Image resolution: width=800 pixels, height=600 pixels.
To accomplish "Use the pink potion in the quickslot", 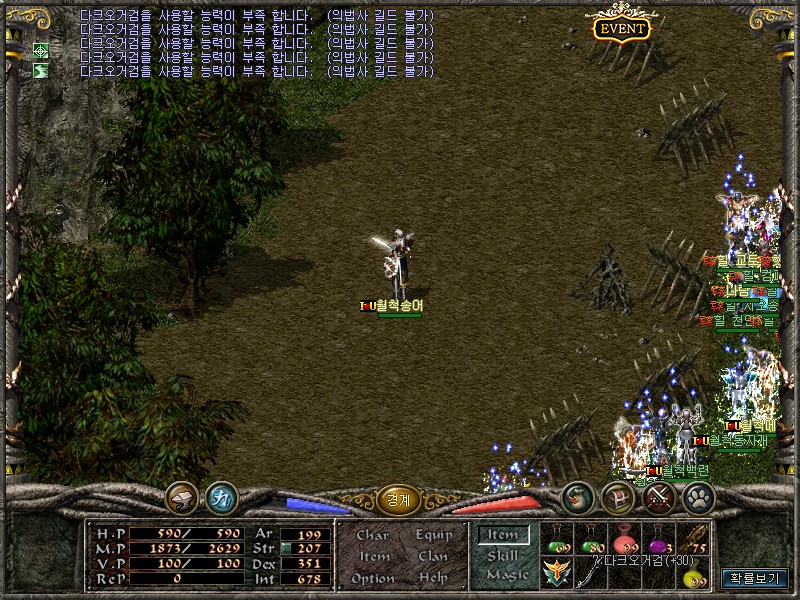I will point(626,541).
